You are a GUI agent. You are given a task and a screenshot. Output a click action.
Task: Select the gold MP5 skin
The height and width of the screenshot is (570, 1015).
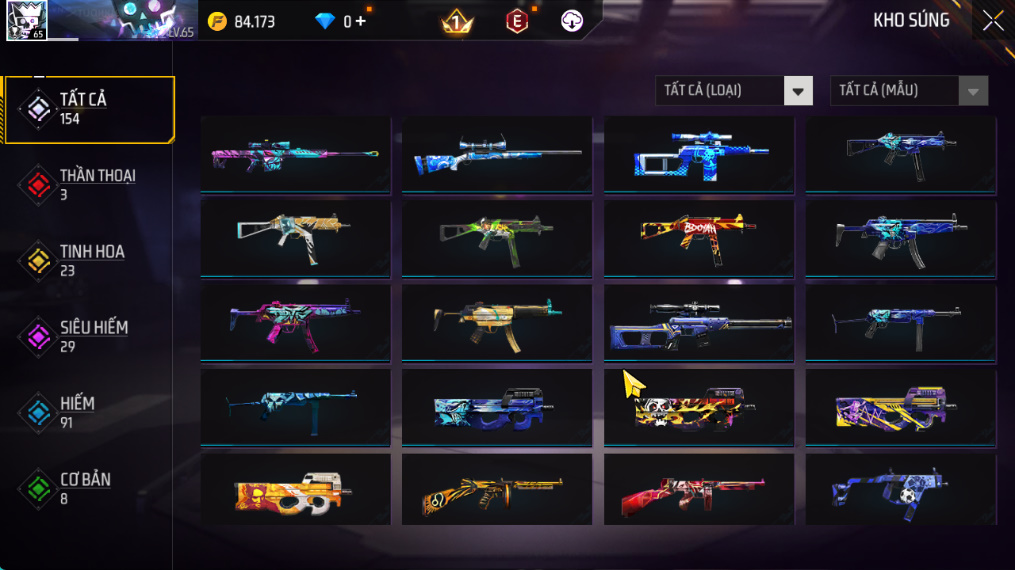pos(497,322)
